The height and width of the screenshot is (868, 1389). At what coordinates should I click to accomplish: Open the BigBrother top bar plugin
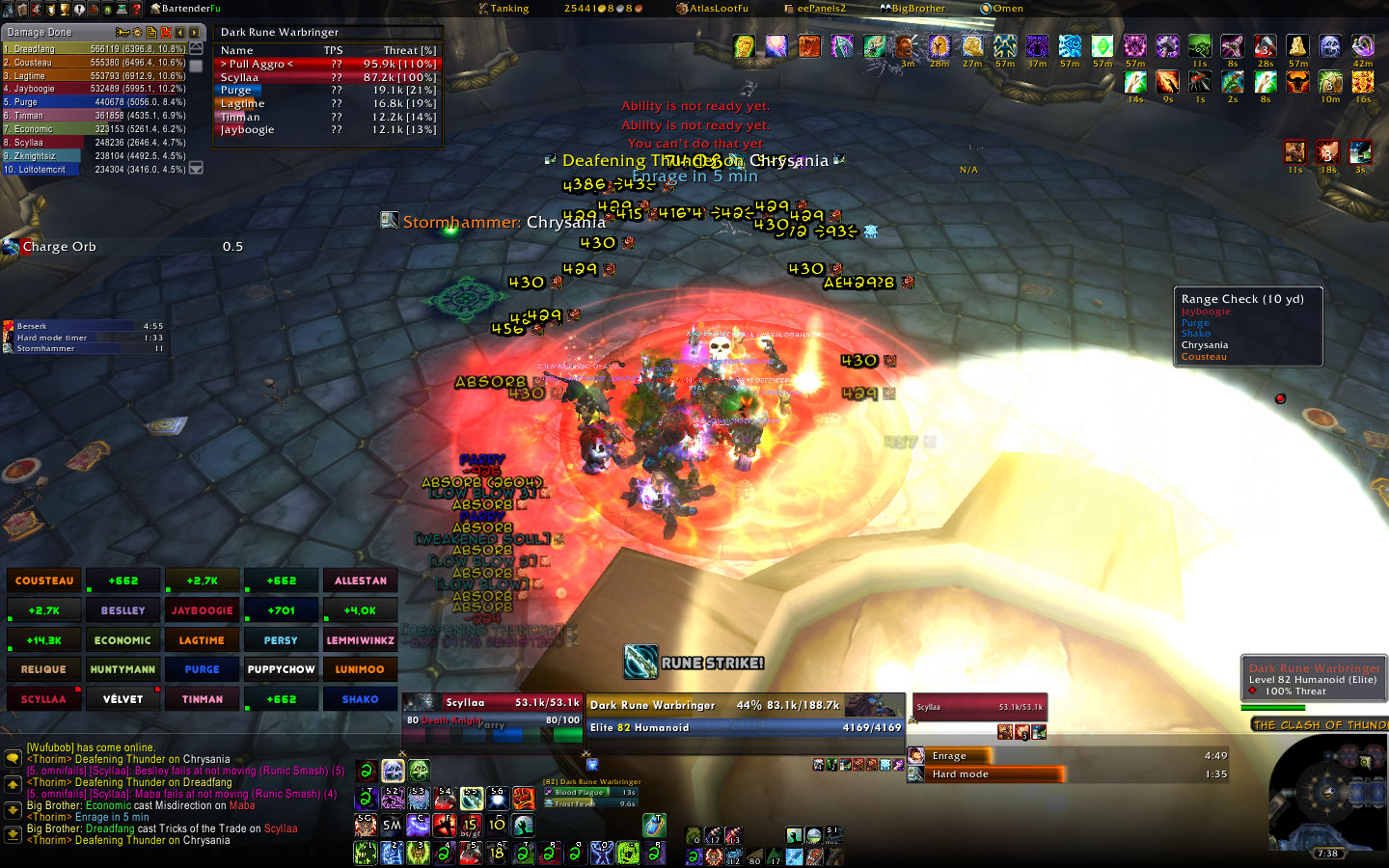[912, 9]
